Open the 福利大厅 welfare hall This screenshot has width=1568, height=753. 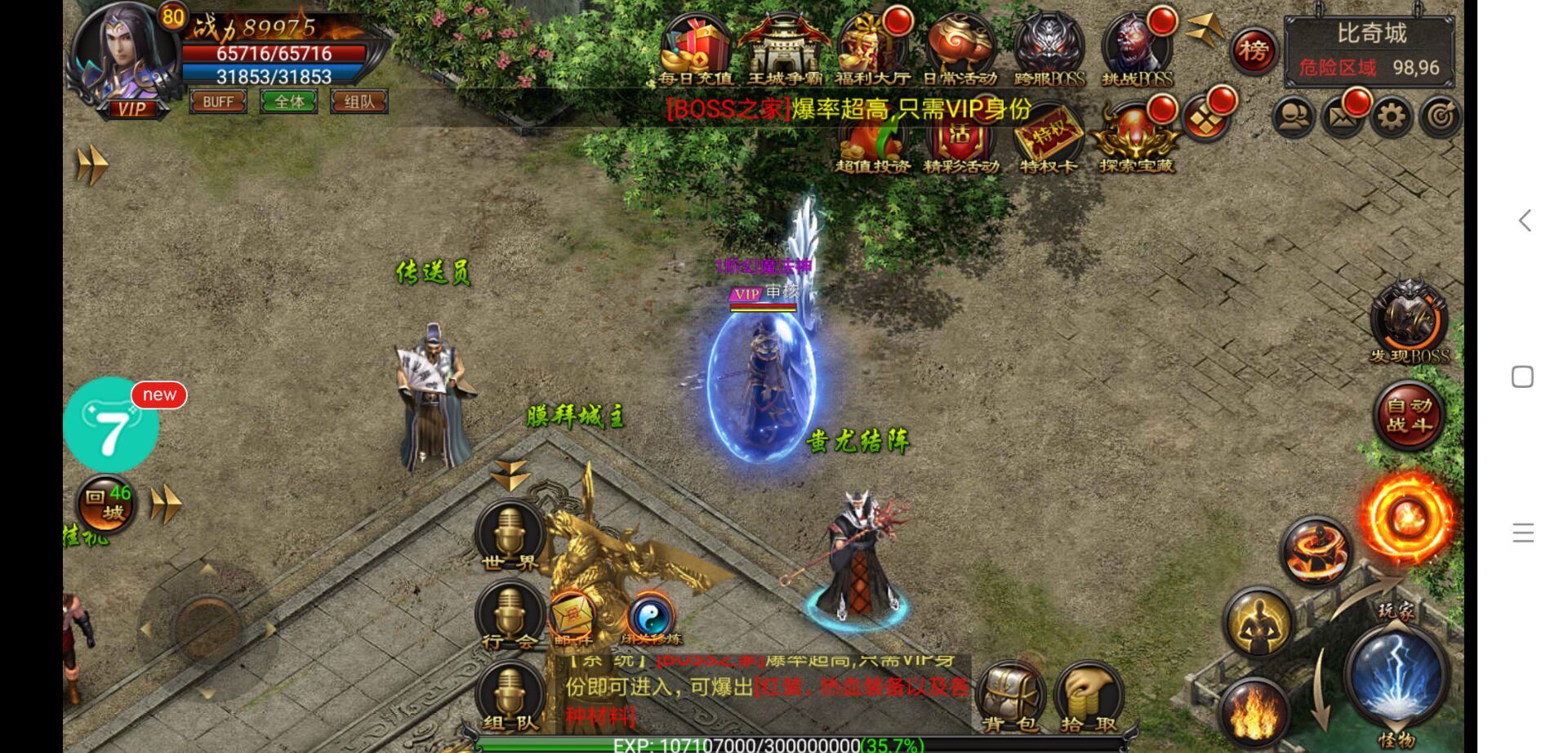[872, 51]
